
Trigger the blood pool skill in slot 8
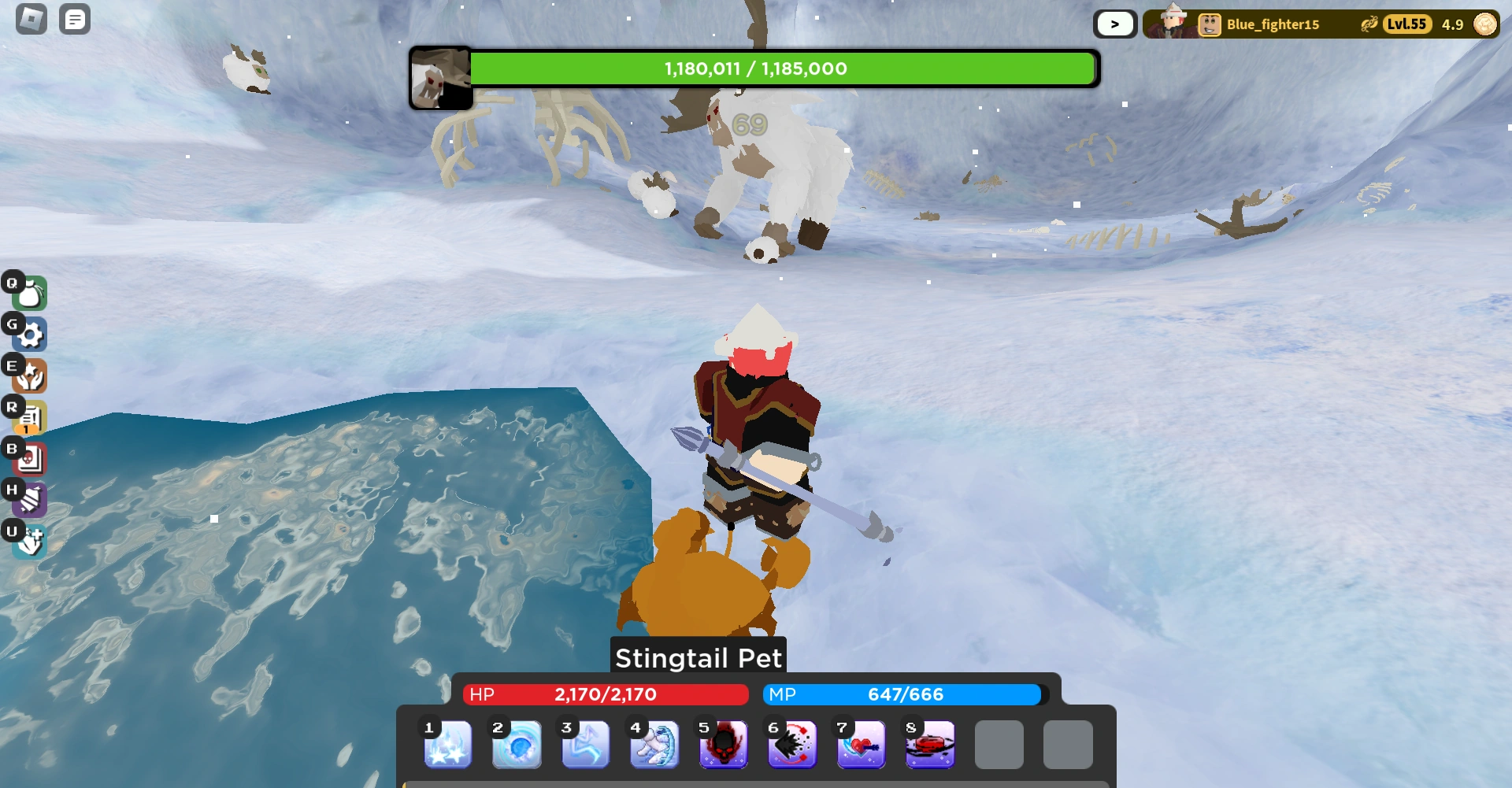click(930, 745)
